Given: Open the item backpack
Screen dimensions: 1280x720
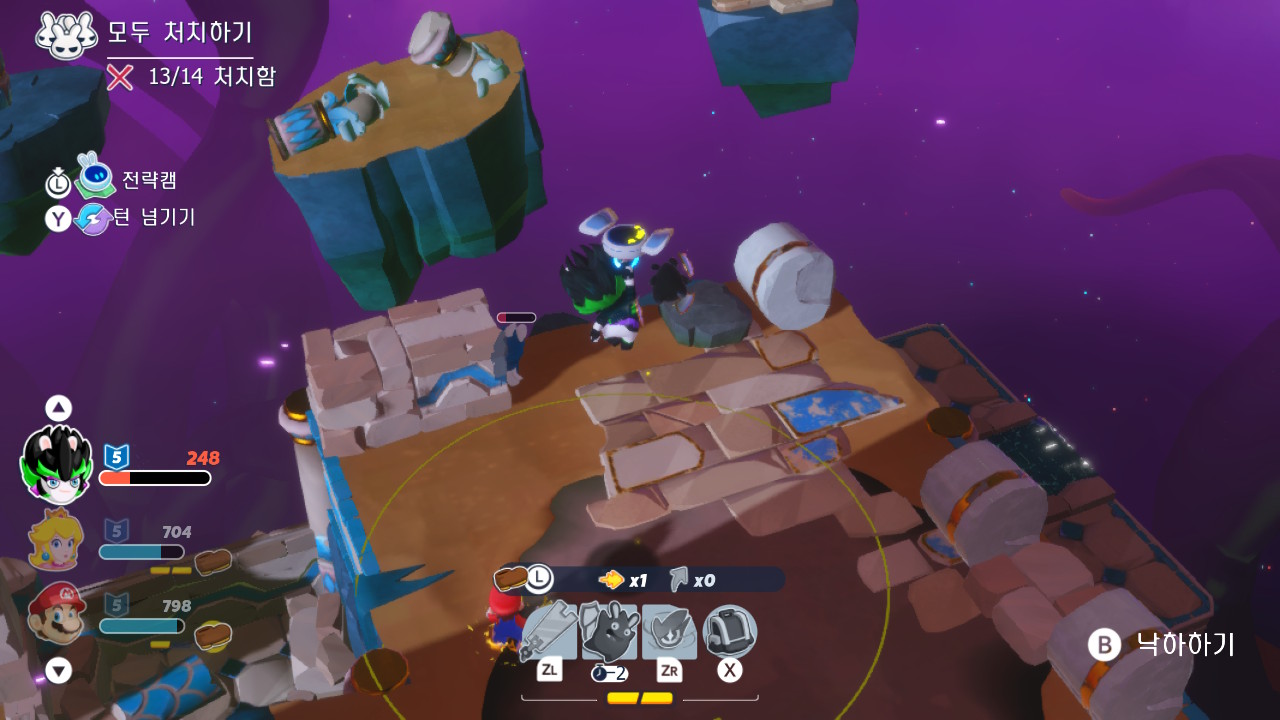Looking at the screenshot, I should pos(730,631).
